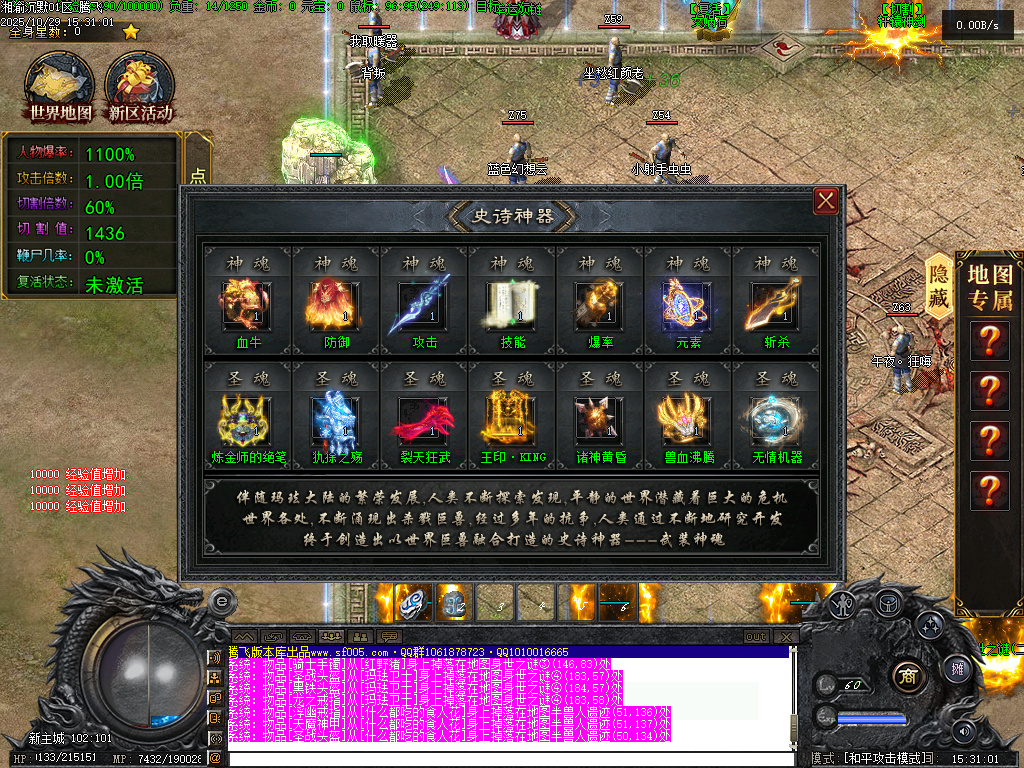Screen dimensions: 1024x768
Task: Toggle the 隐藏 hide button
Action: coord(938,286)
